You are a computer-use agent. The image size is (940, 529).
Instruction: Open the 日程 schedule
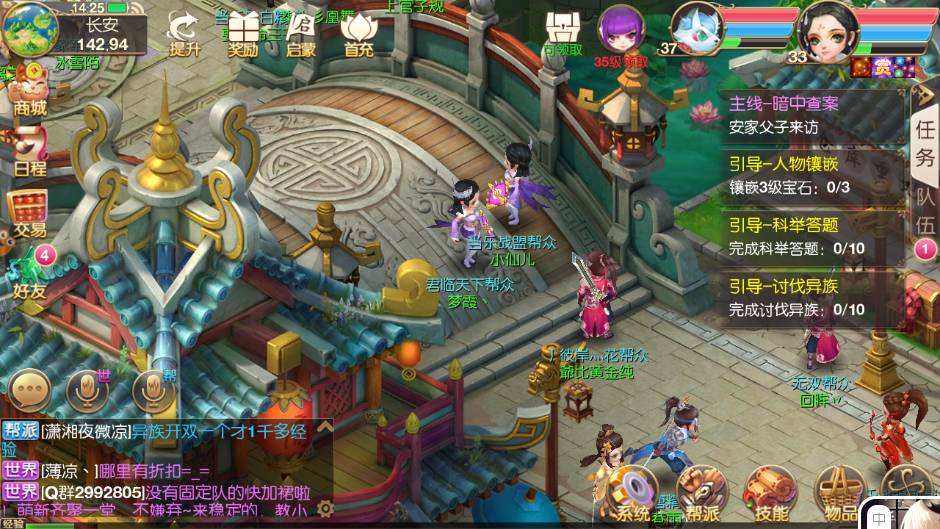point(29,152)
